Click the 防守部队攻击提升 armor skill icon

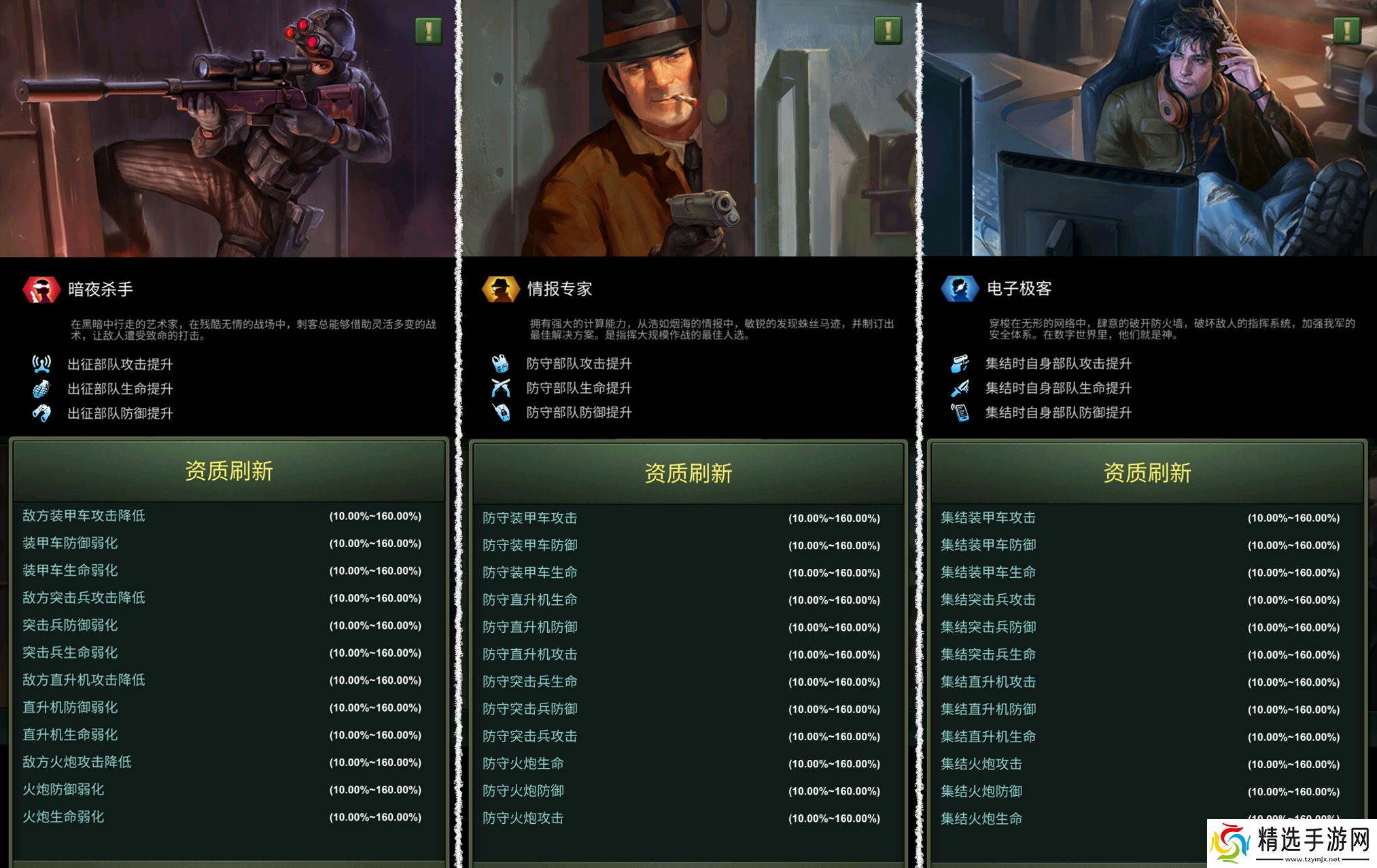pos(501,363)
